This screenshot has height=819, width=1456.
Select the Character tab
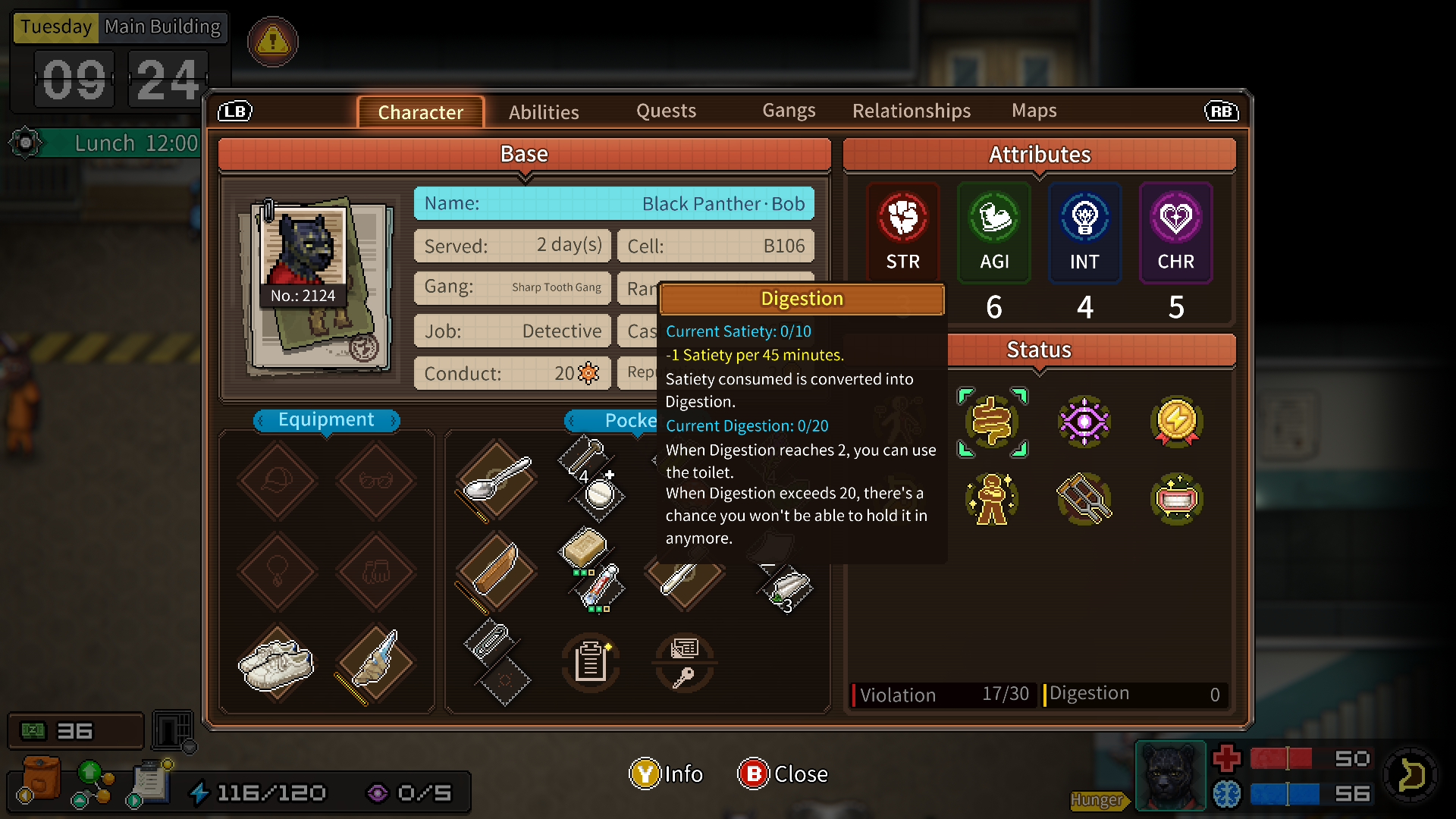click(x=420, y=112)
